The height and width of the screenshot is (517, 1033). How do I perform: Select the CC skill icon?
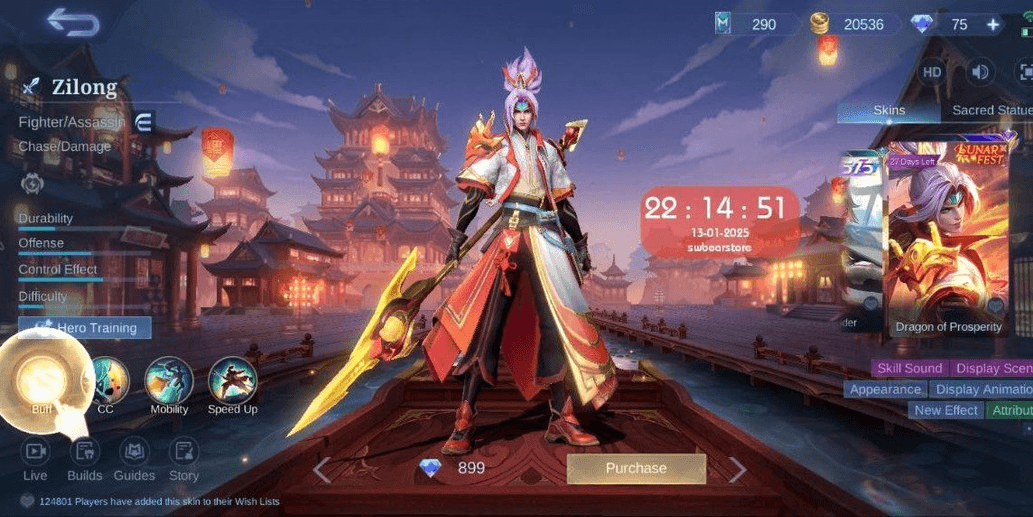click(x=106, y=382)
